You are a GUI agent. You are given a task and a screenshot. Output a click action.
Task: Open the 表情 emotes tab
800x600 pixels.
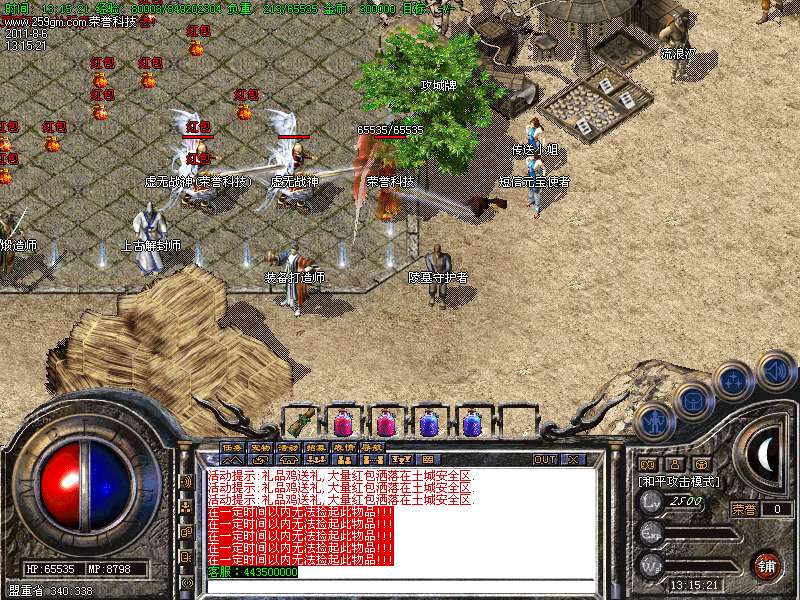(344, 447)
